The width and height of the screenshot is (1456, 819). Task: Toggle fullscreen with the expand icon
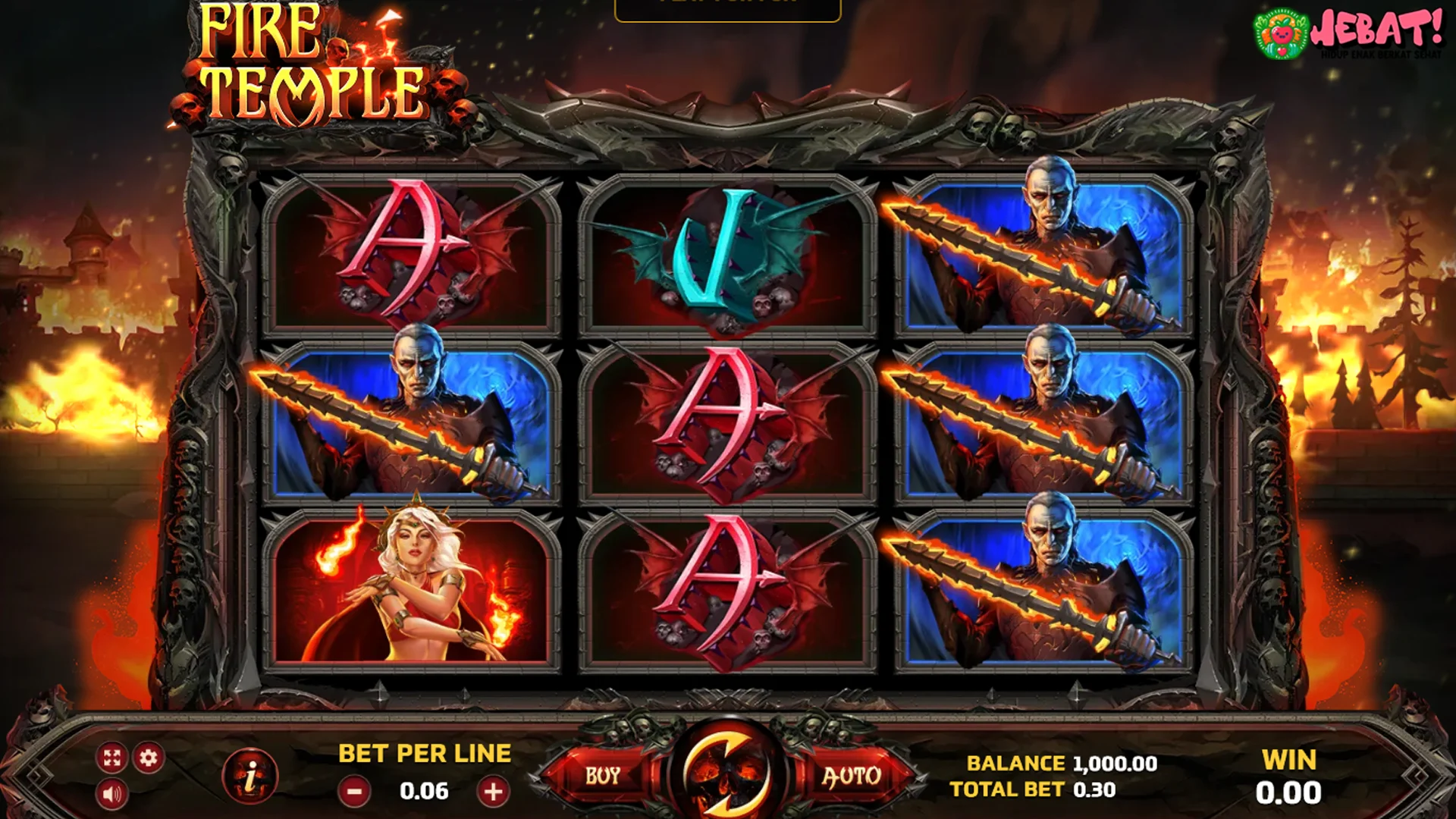pos(113,757)
